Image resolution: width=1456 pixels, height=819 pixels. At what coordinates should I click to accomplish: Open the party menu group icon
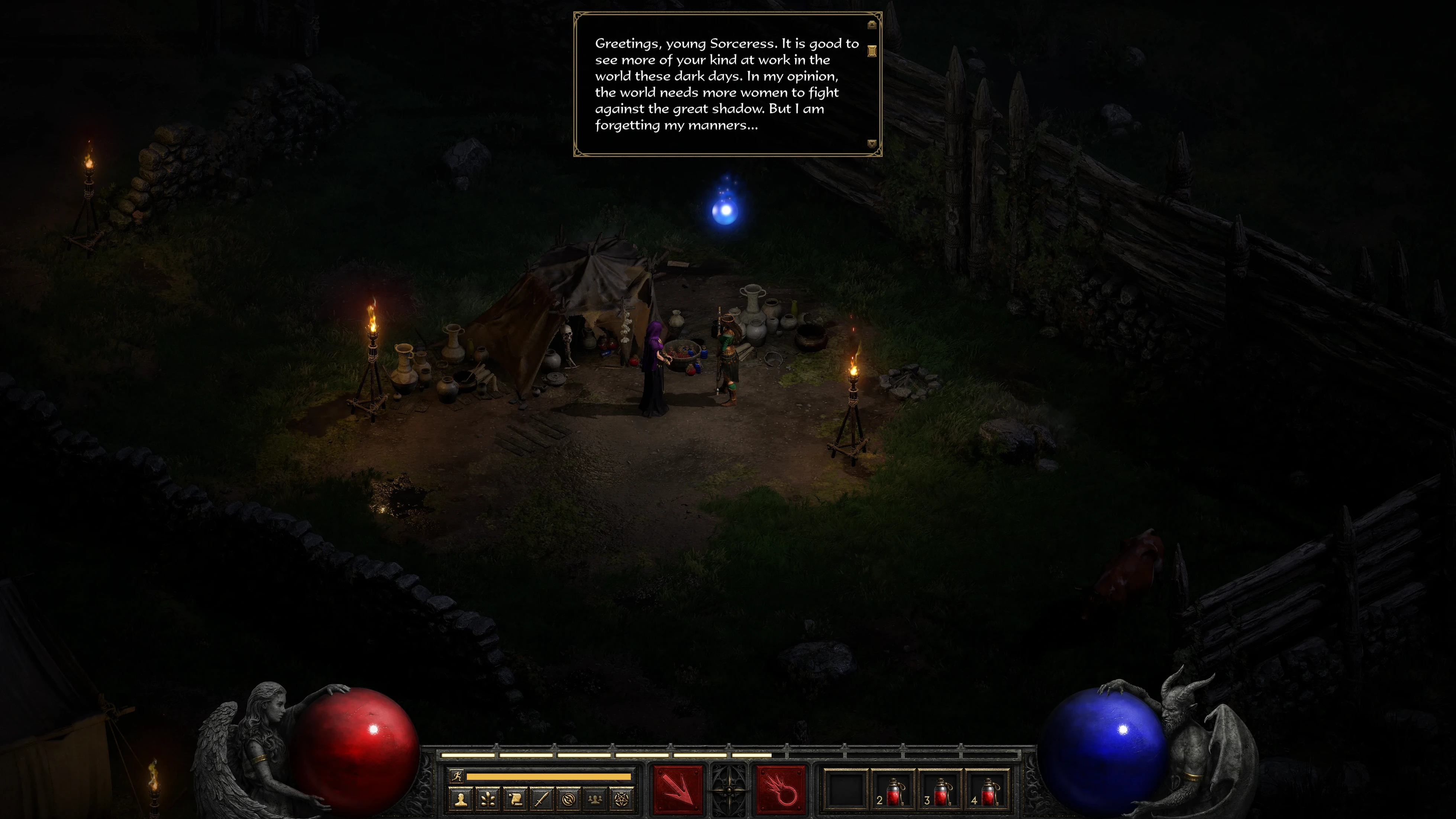595,799
